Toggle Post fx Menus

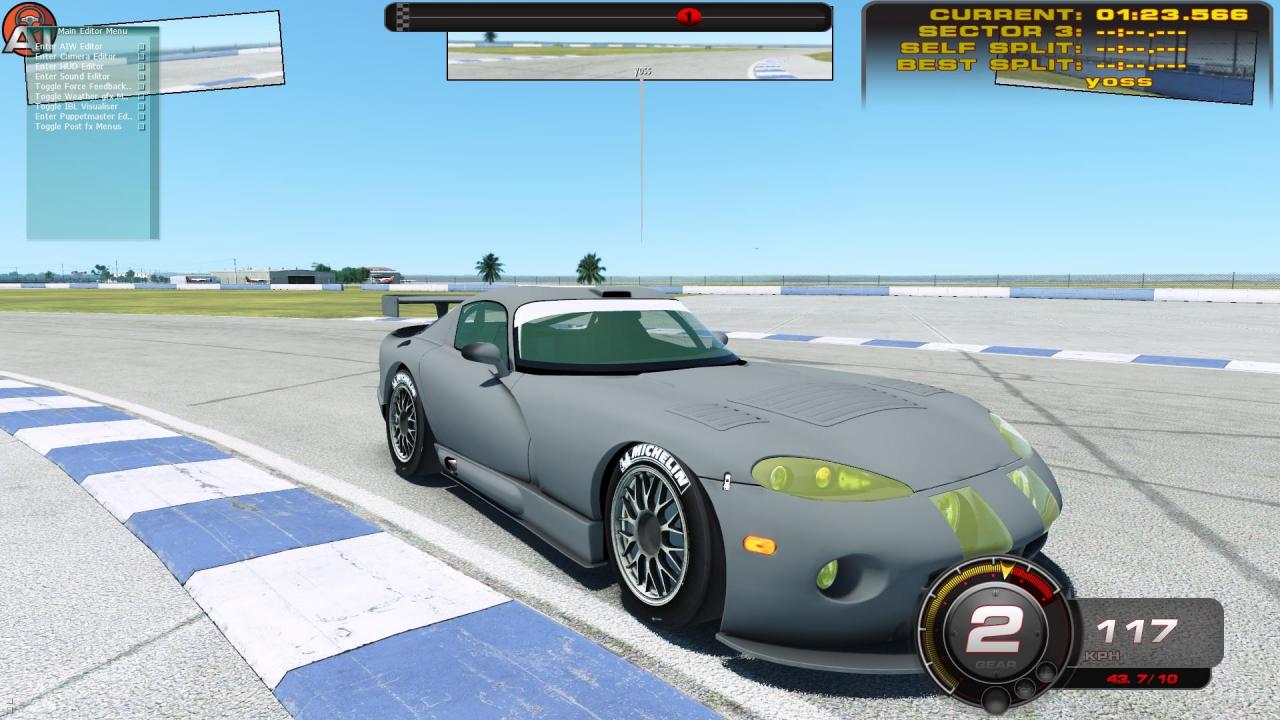click(x=78, y=127)
